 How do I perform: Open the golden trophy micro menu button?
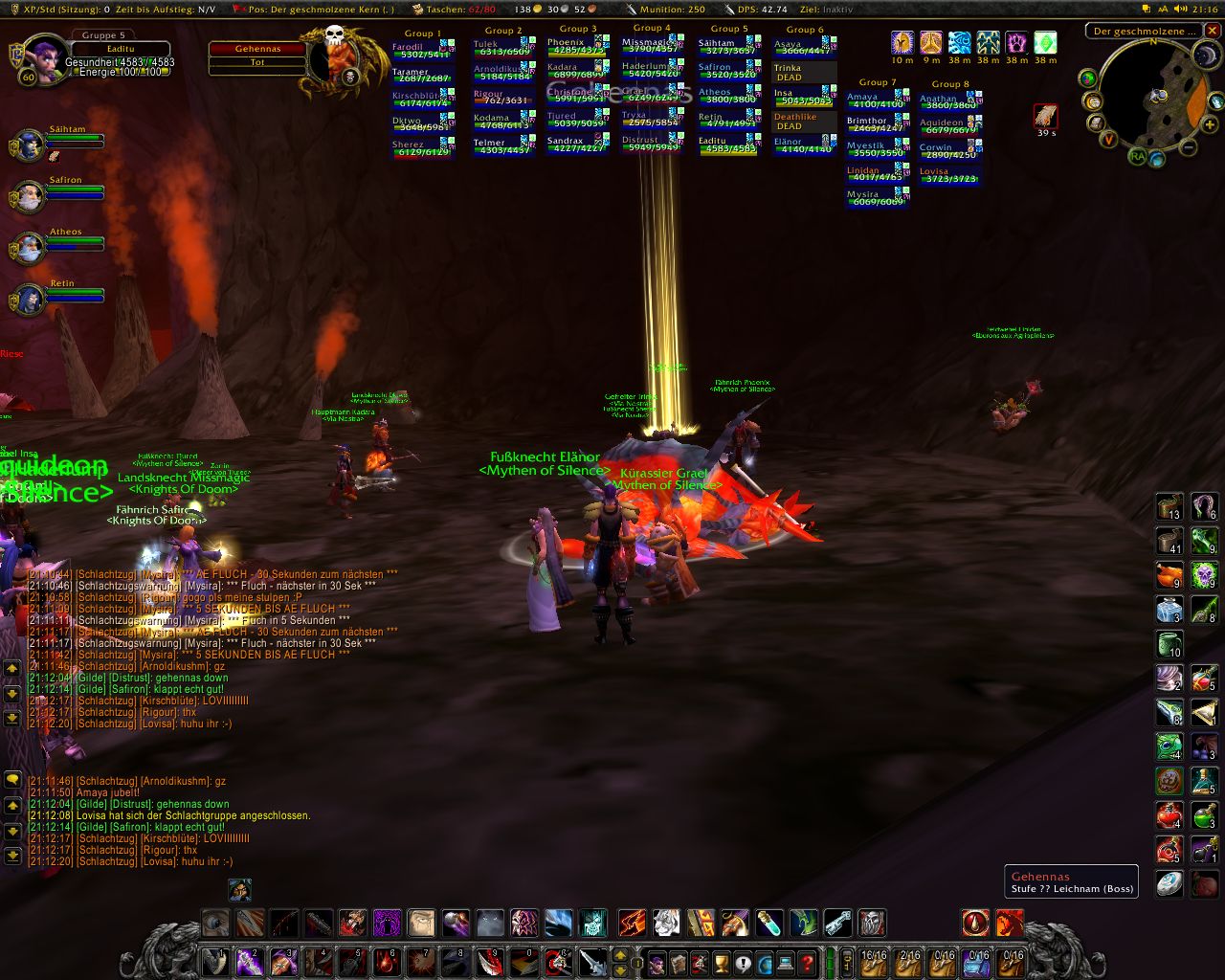(722, 961)
